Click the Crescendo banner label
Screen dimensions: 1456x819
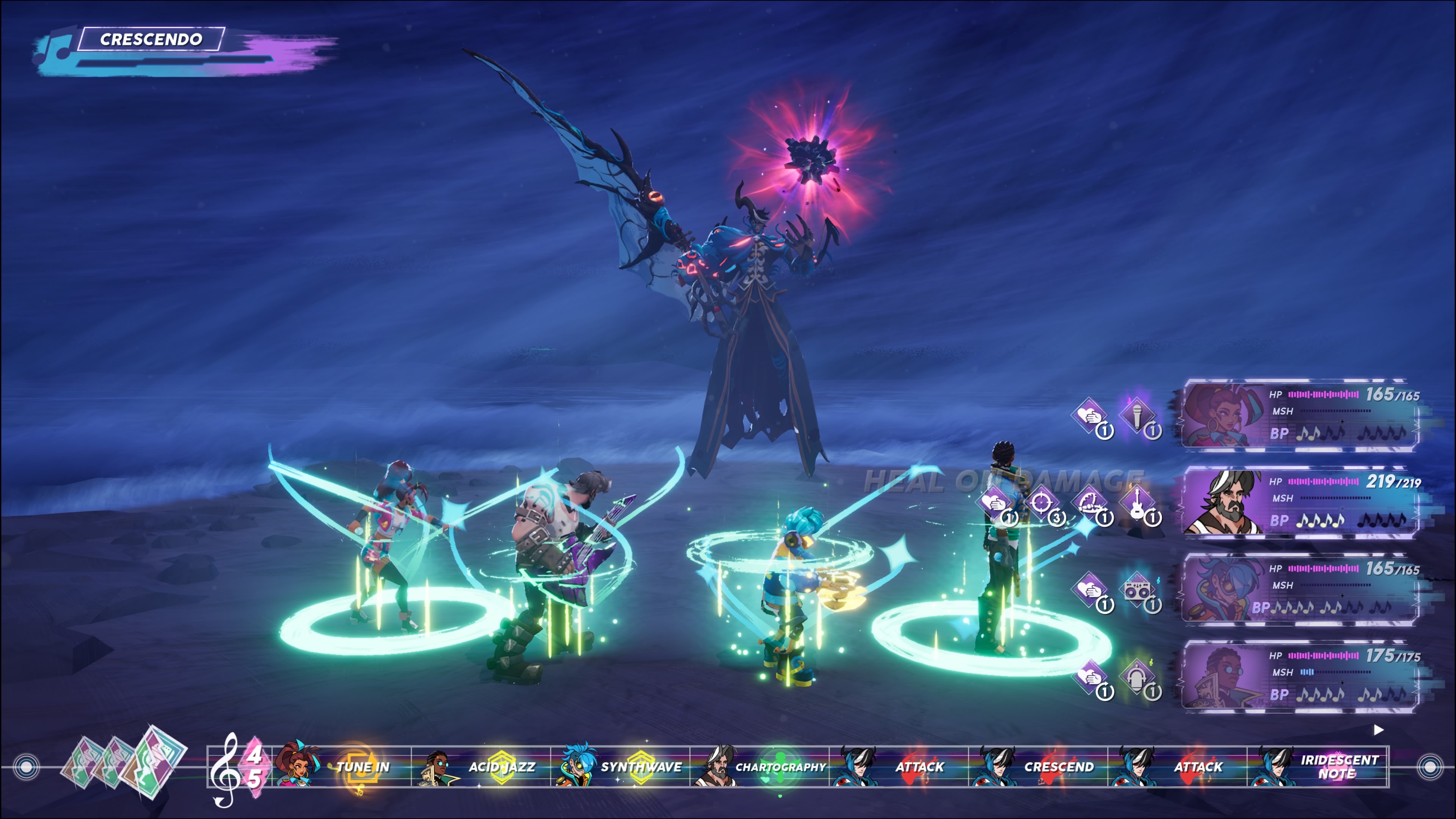click(151, 39)
